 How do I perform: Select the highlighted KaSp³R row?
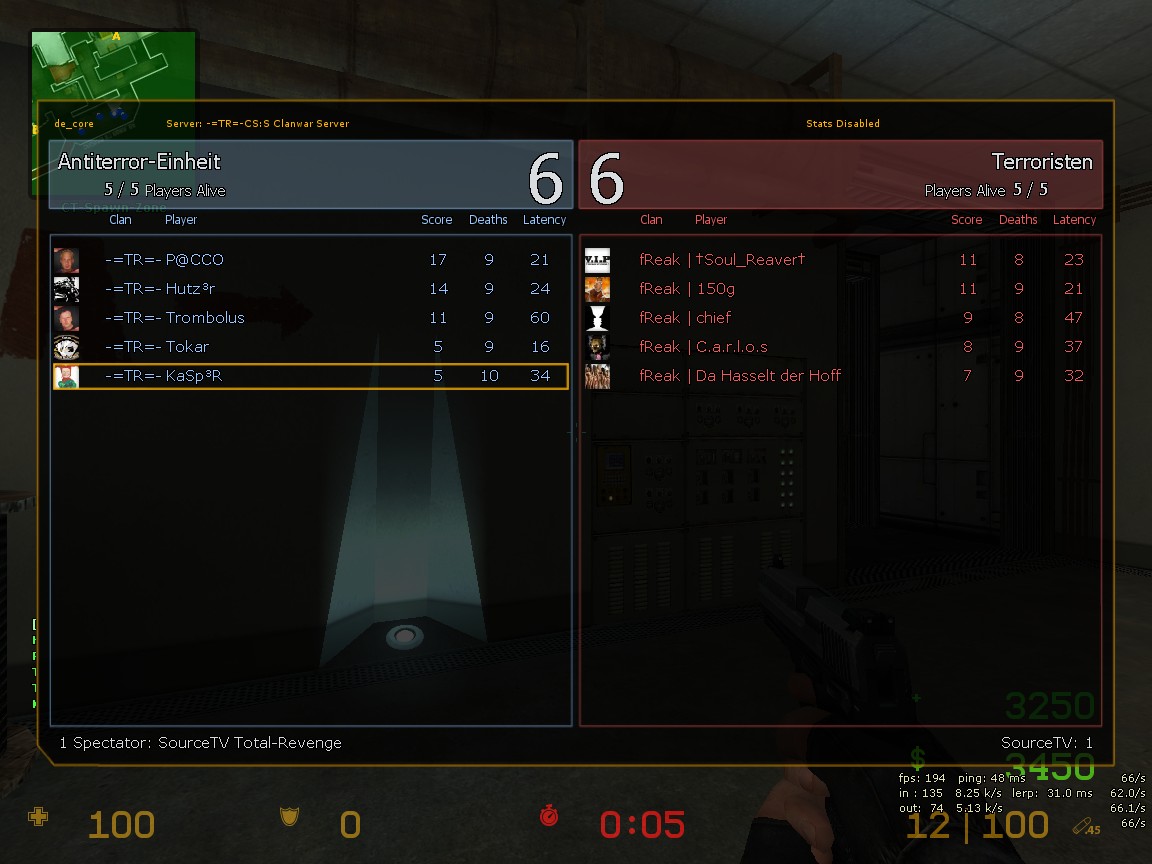point(310,376)
